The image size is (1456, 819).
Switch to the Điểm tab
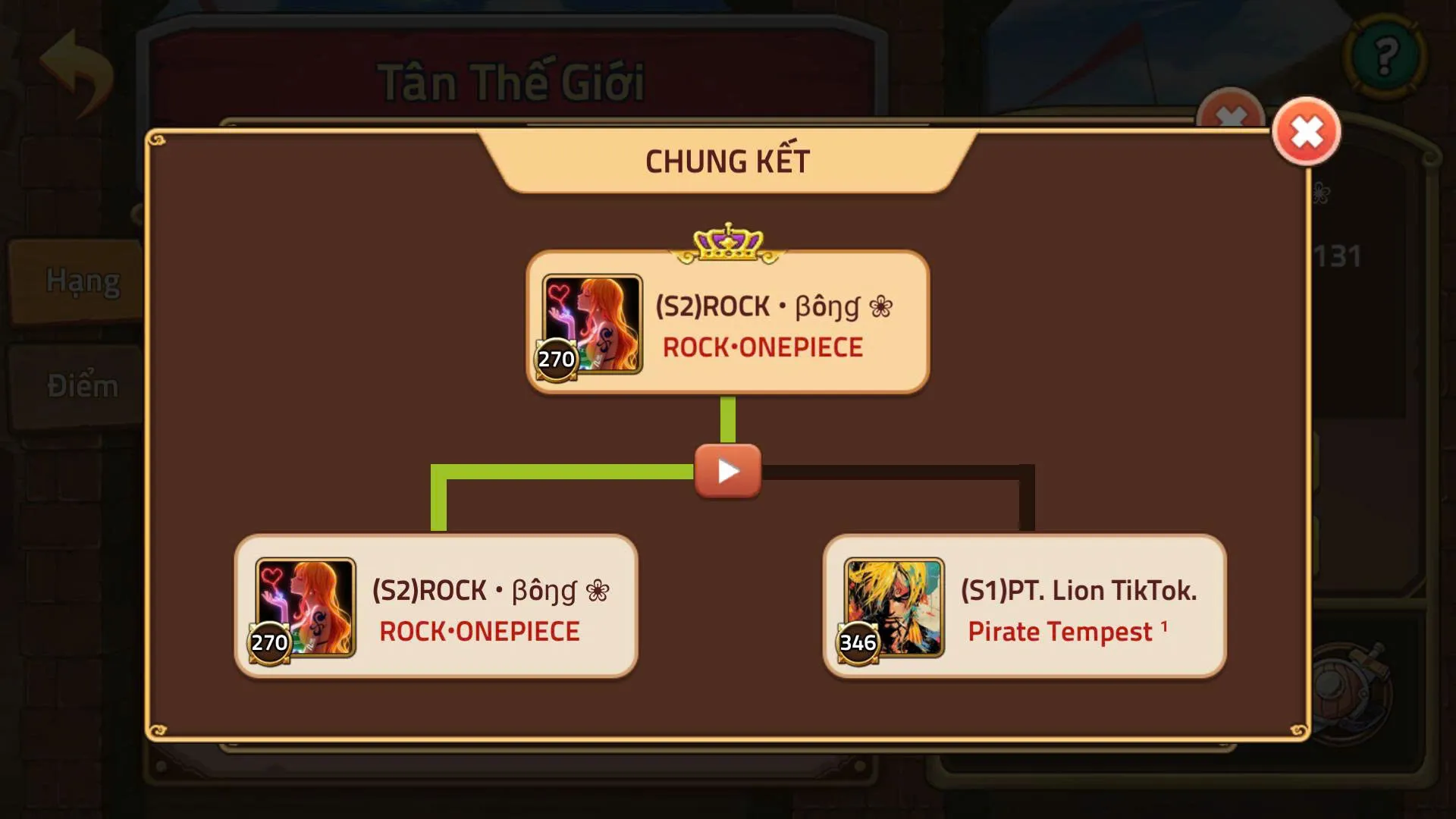82,385
